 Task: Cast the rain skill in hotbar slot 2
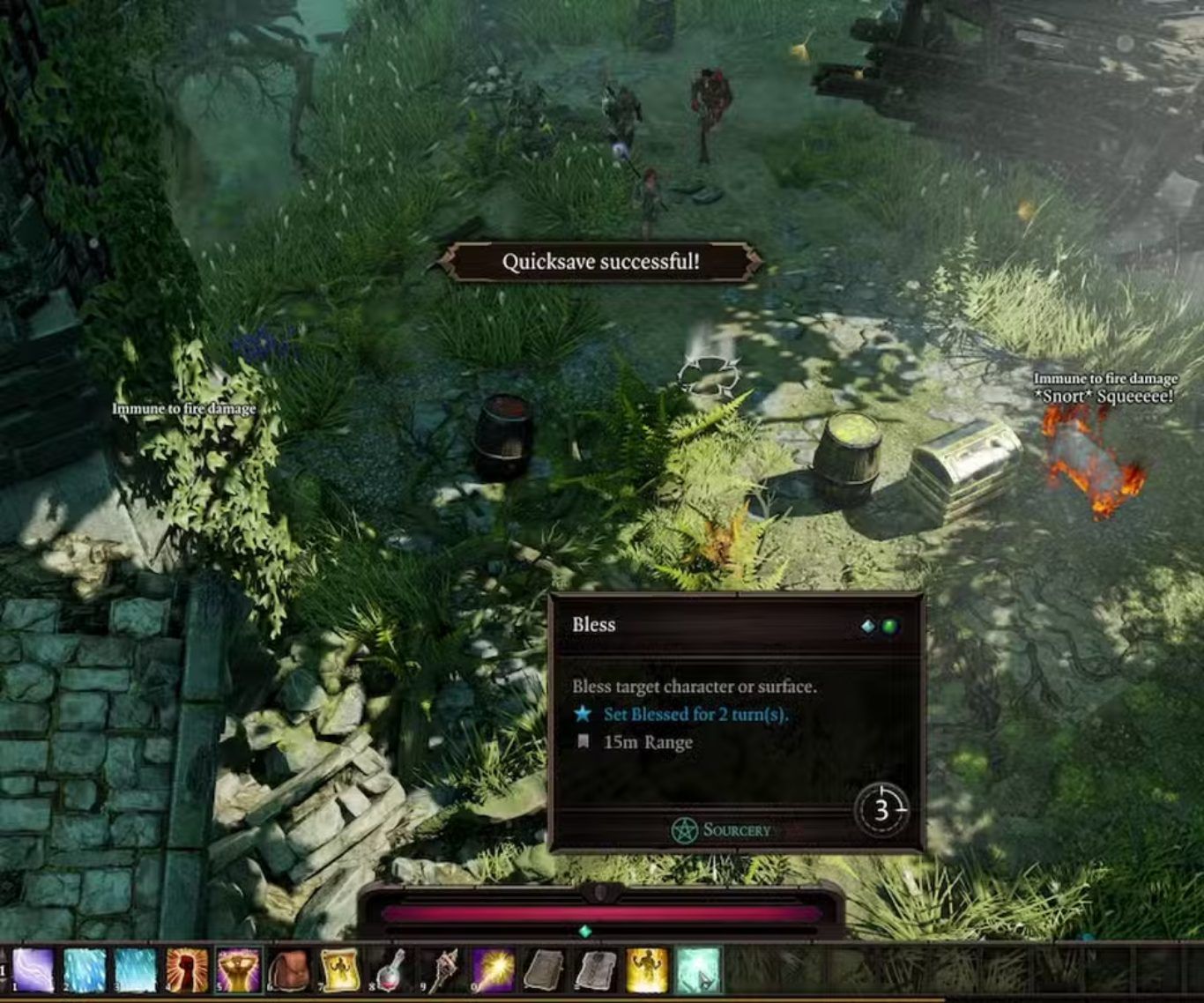[85, 970]
